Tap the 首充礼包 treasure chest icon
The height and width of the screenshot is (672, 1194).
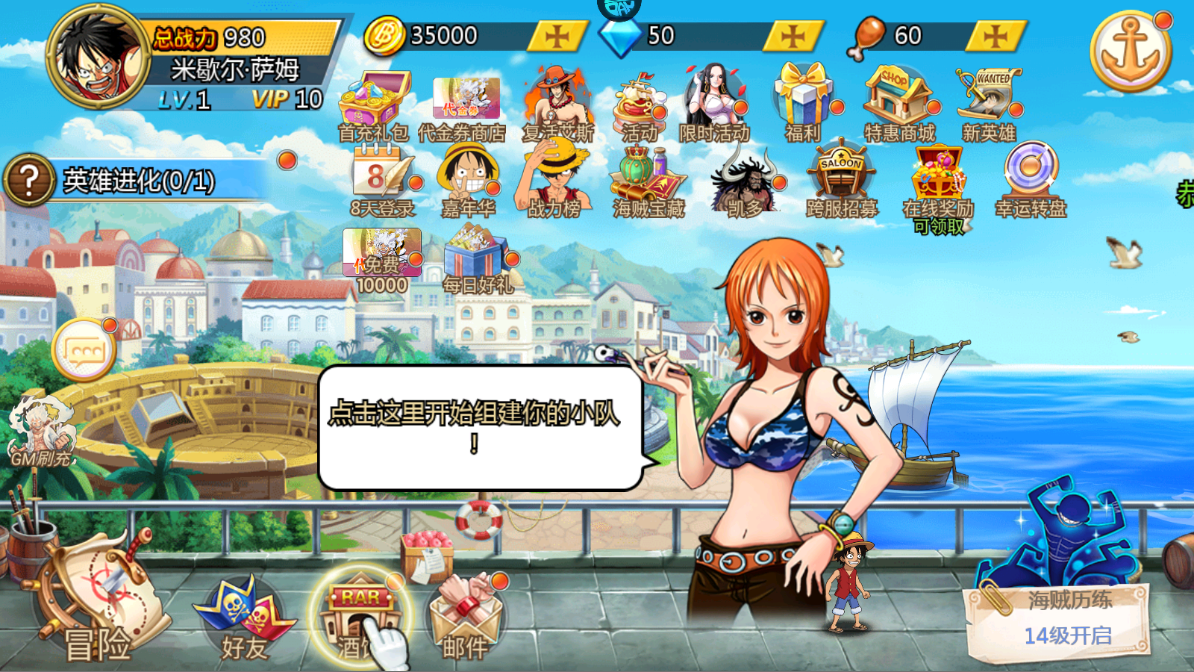tap(374, 102)
